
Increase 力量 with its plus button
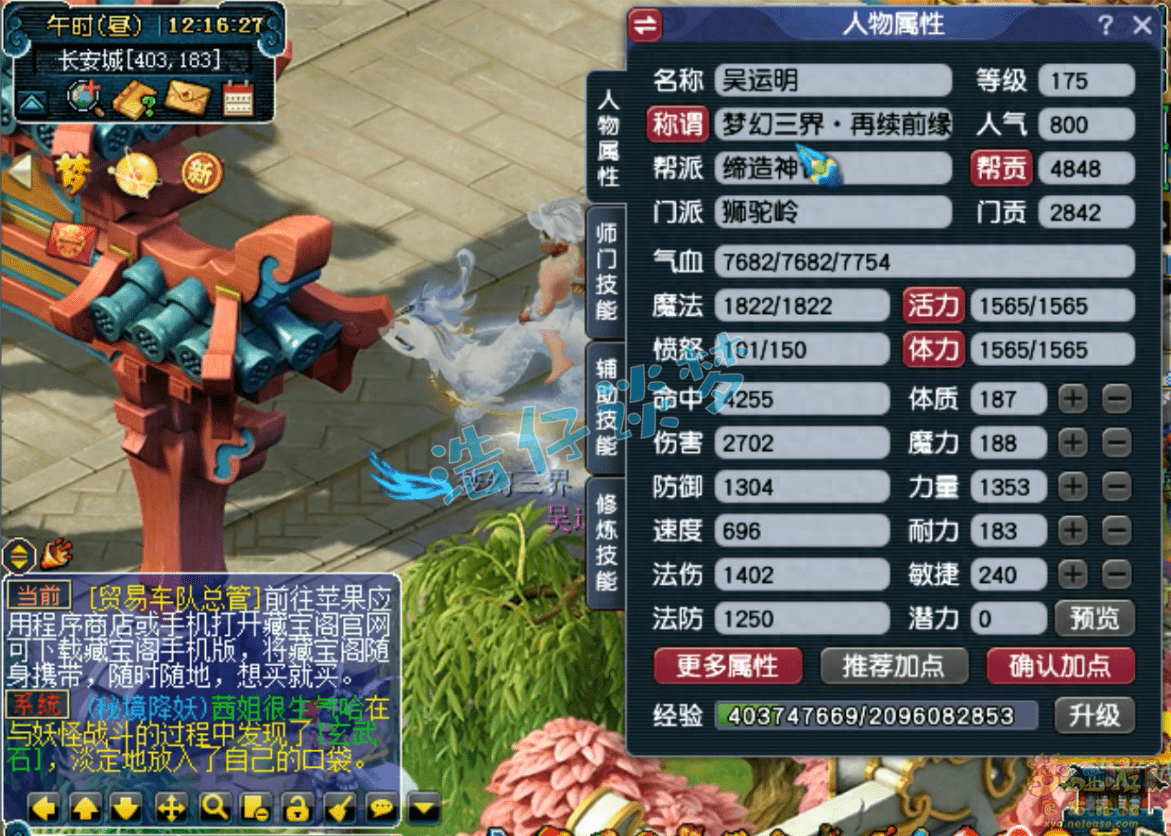[1073, 487]
